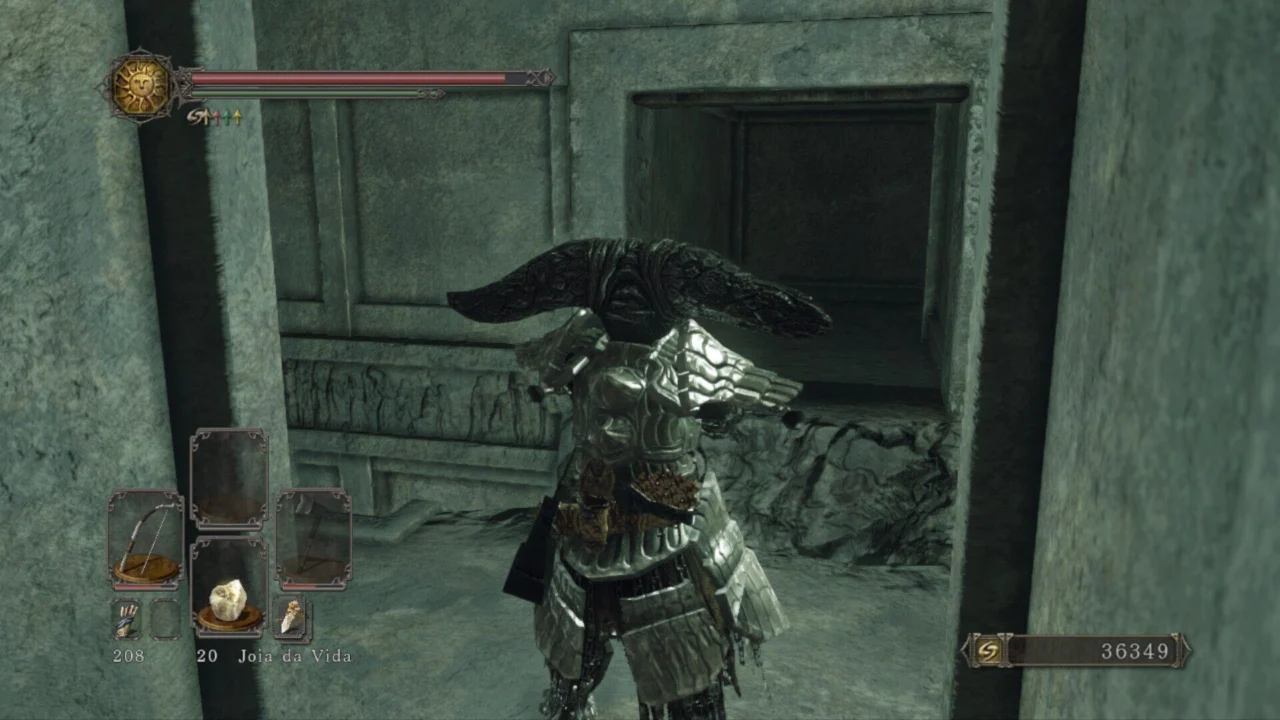Use the Joia da Vida item slot

point(229,585)
